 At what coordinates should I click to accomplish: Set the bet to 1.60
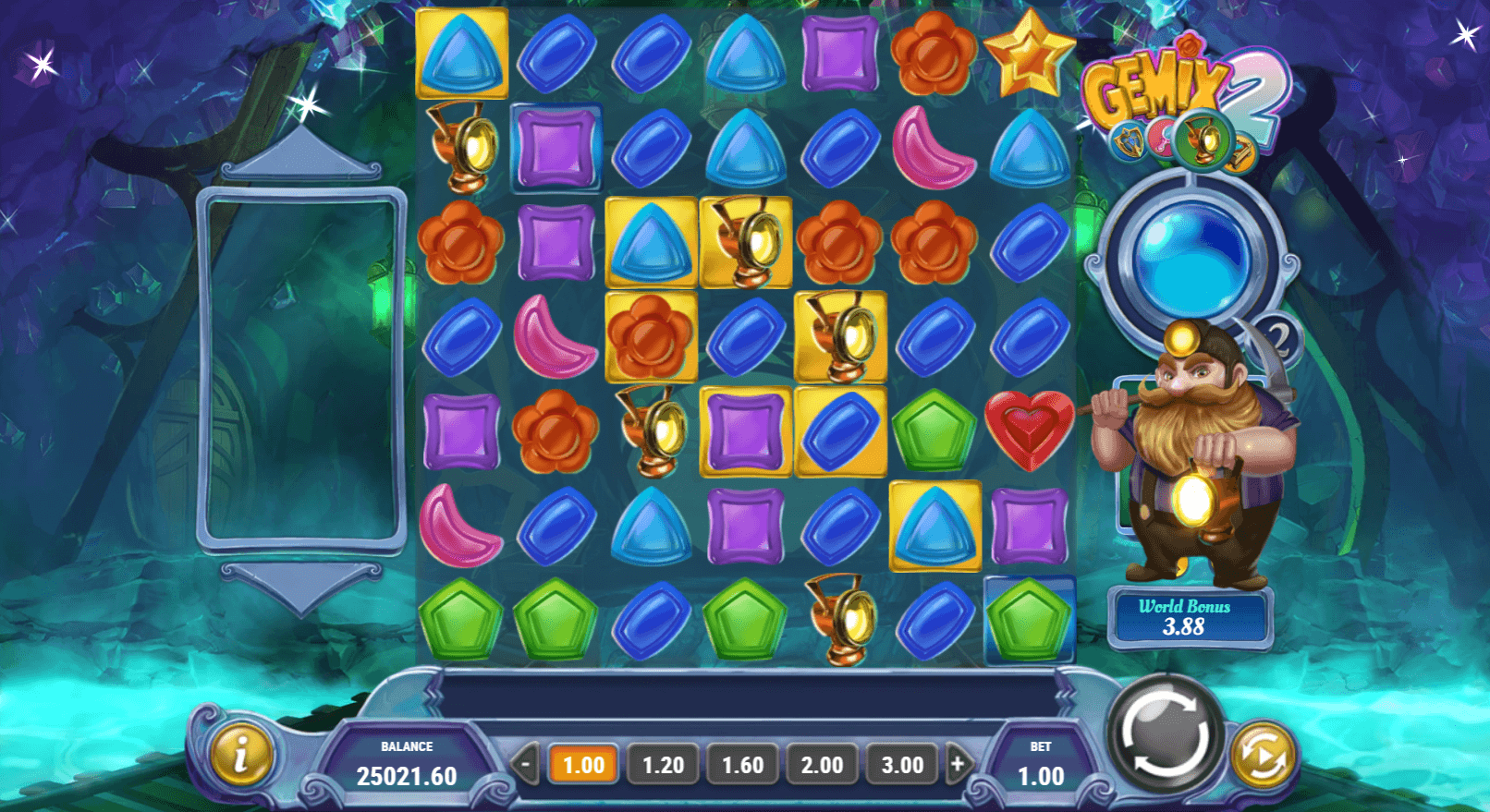[x=742, y=765]
